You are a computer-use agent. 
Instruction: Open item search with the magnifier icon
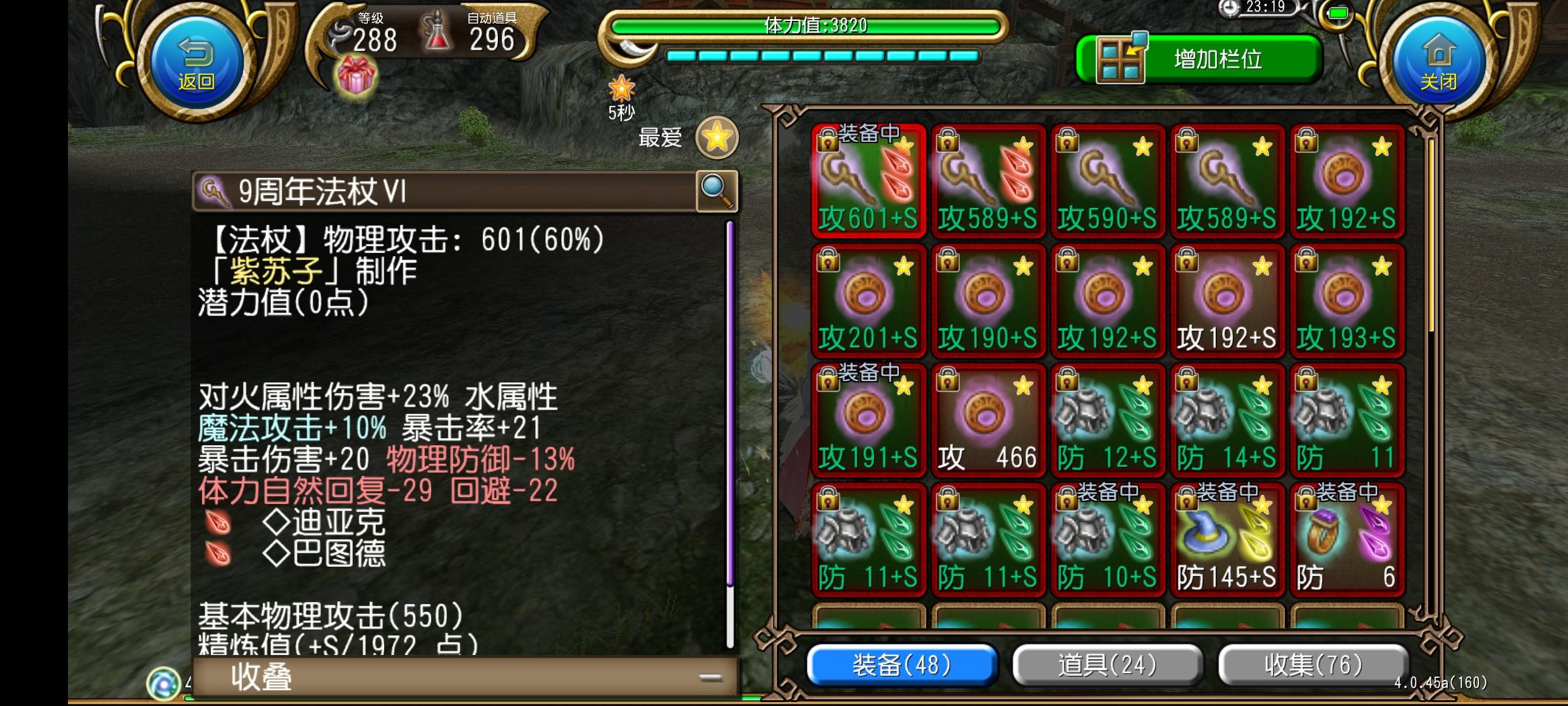point(715,190)
